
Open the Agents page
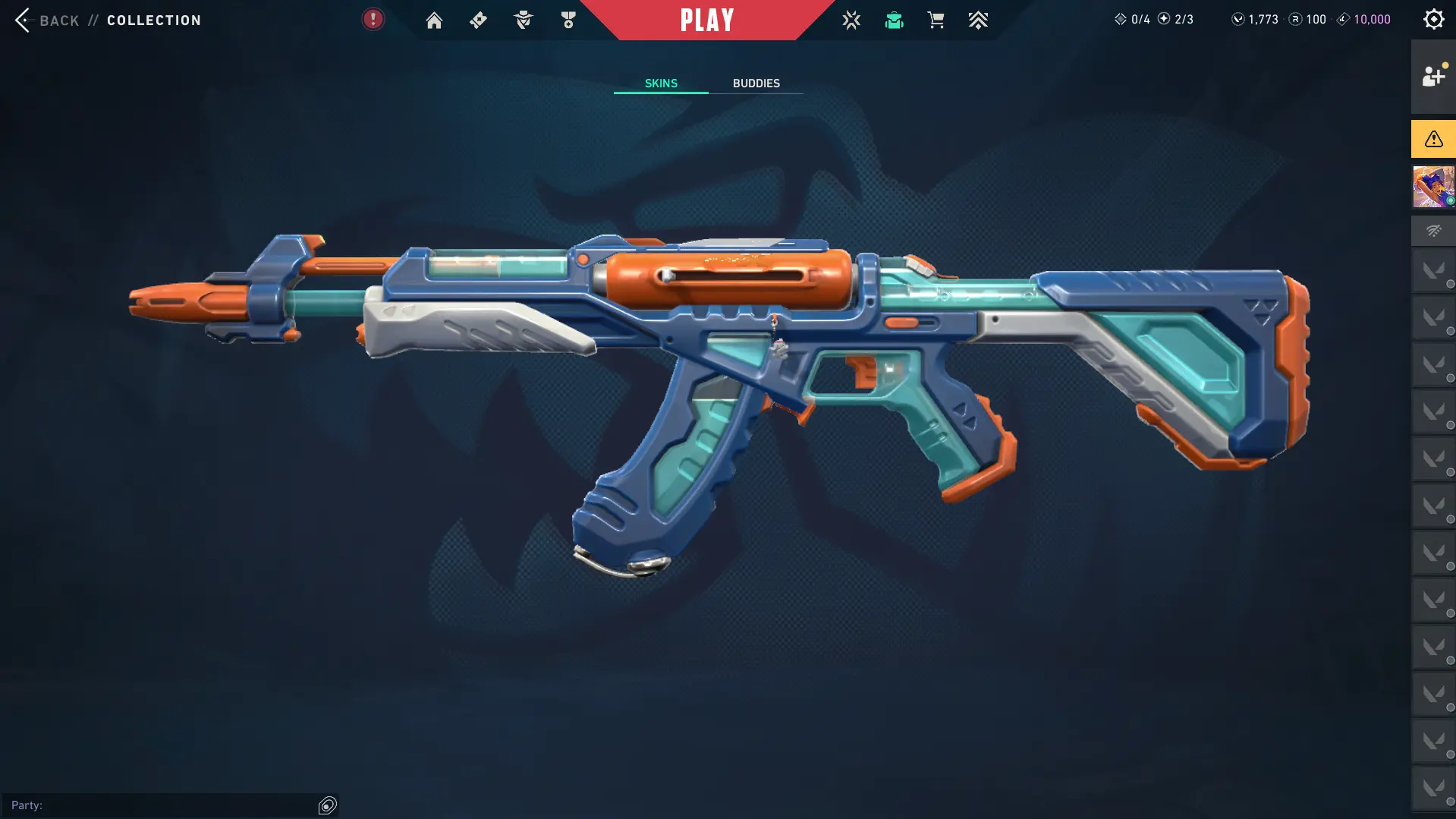coord(524,20)
